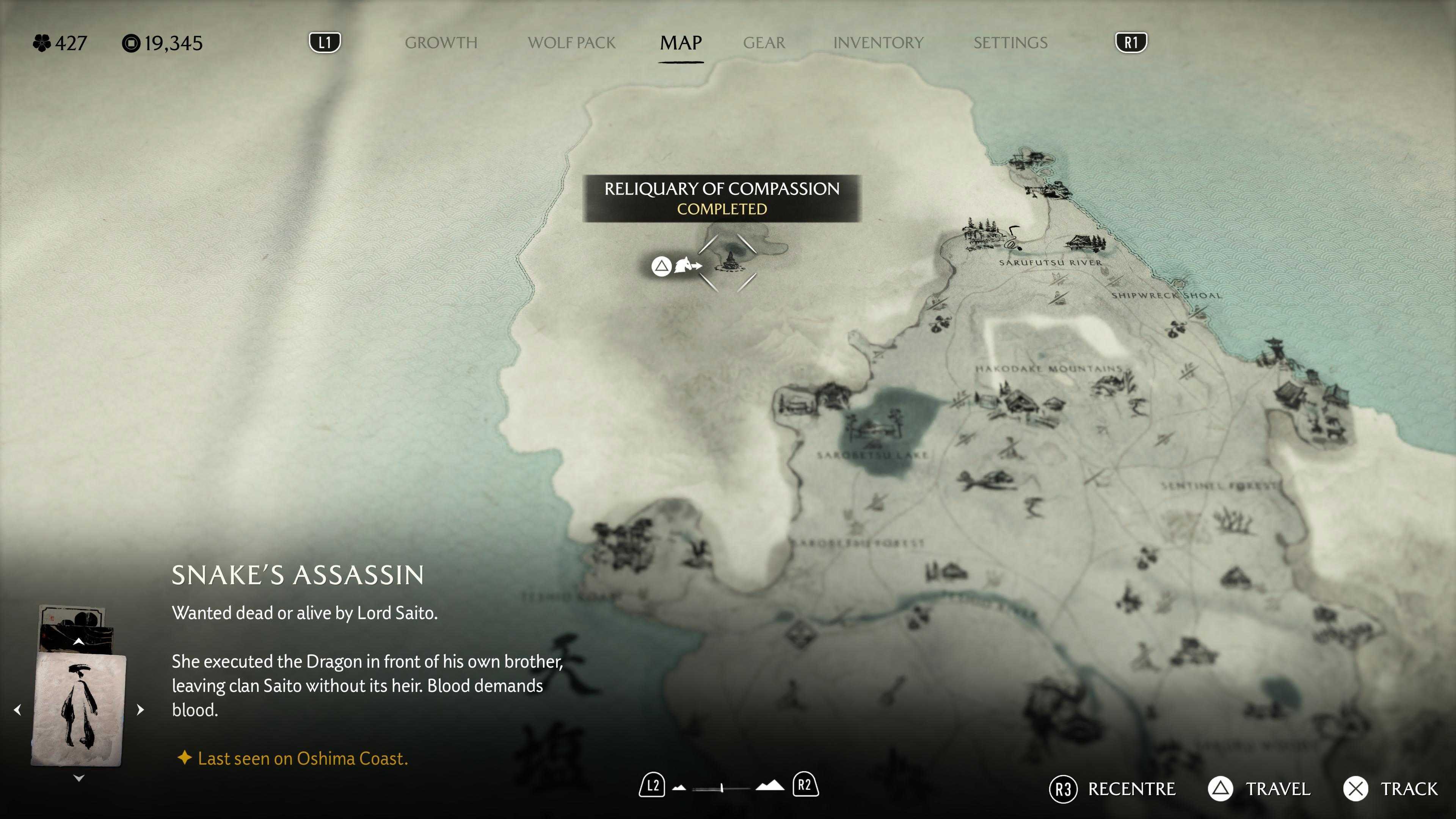
Task: Switch to the Settings tab
Action: click(1010, 43)
